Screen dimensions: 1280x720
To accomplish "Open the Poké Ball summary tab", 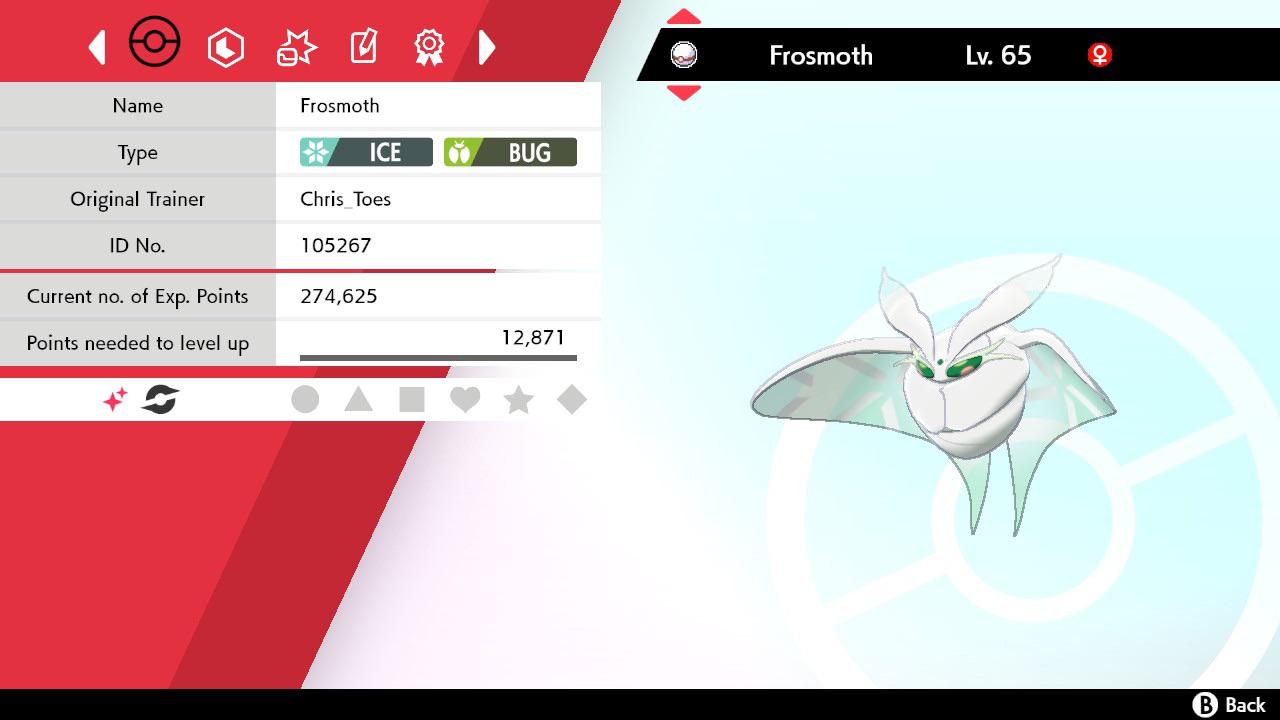I will click(154, 42).
